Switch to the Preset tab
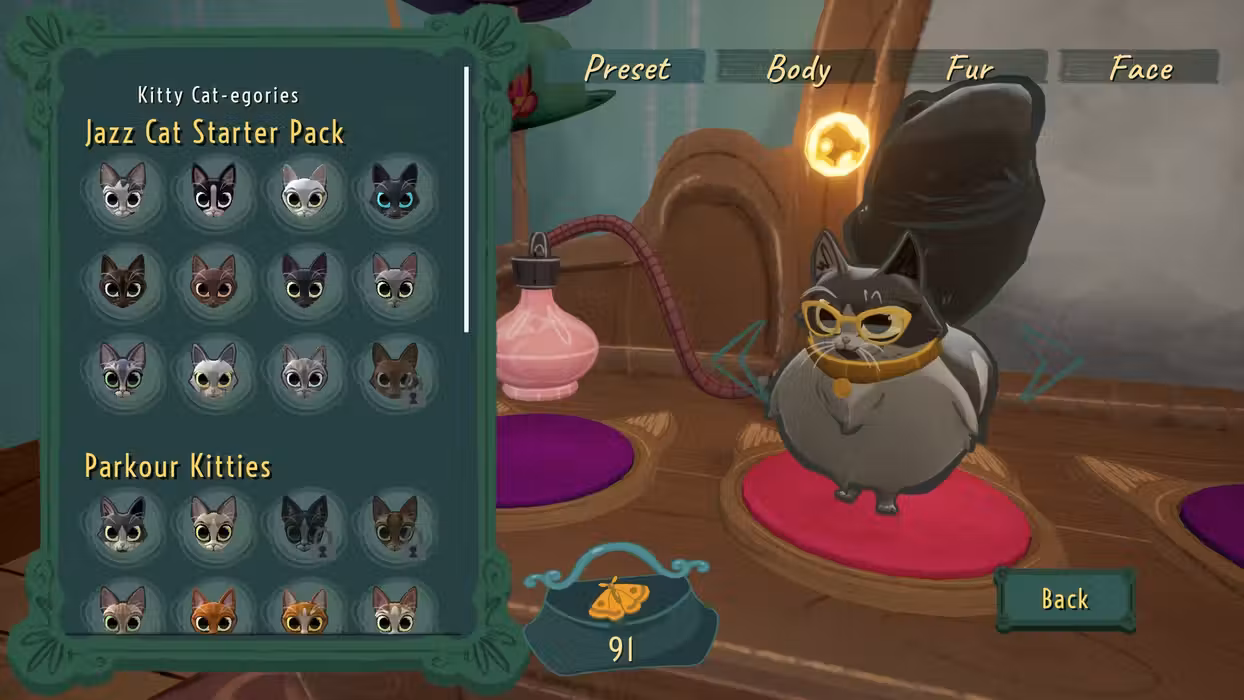1244x700 pixels. click(627, 68)
